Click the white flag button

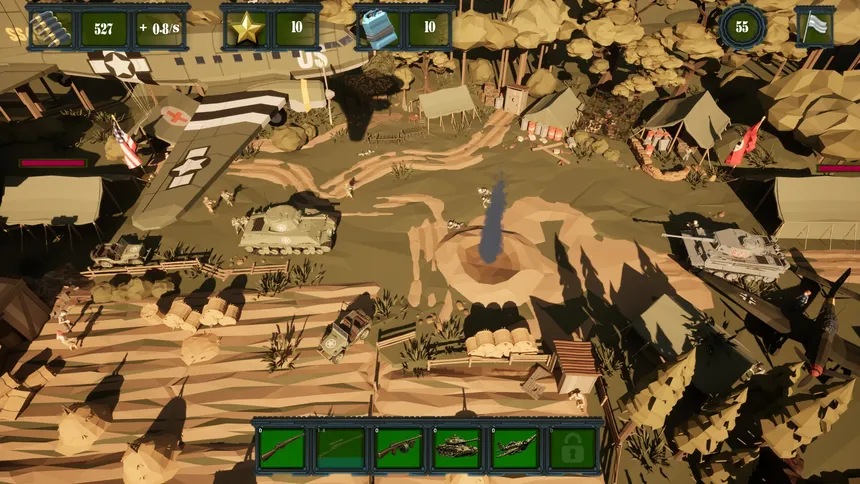pyautogui.click(x=814, y=26)
